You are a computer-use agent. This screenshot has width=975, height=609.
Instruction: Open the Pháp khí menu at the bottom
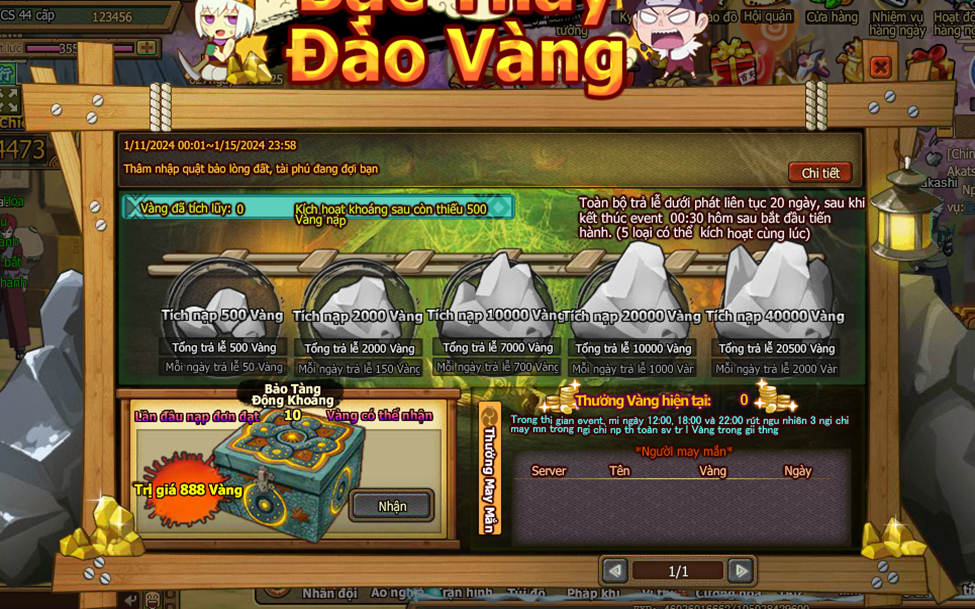[x=595, y=593]
